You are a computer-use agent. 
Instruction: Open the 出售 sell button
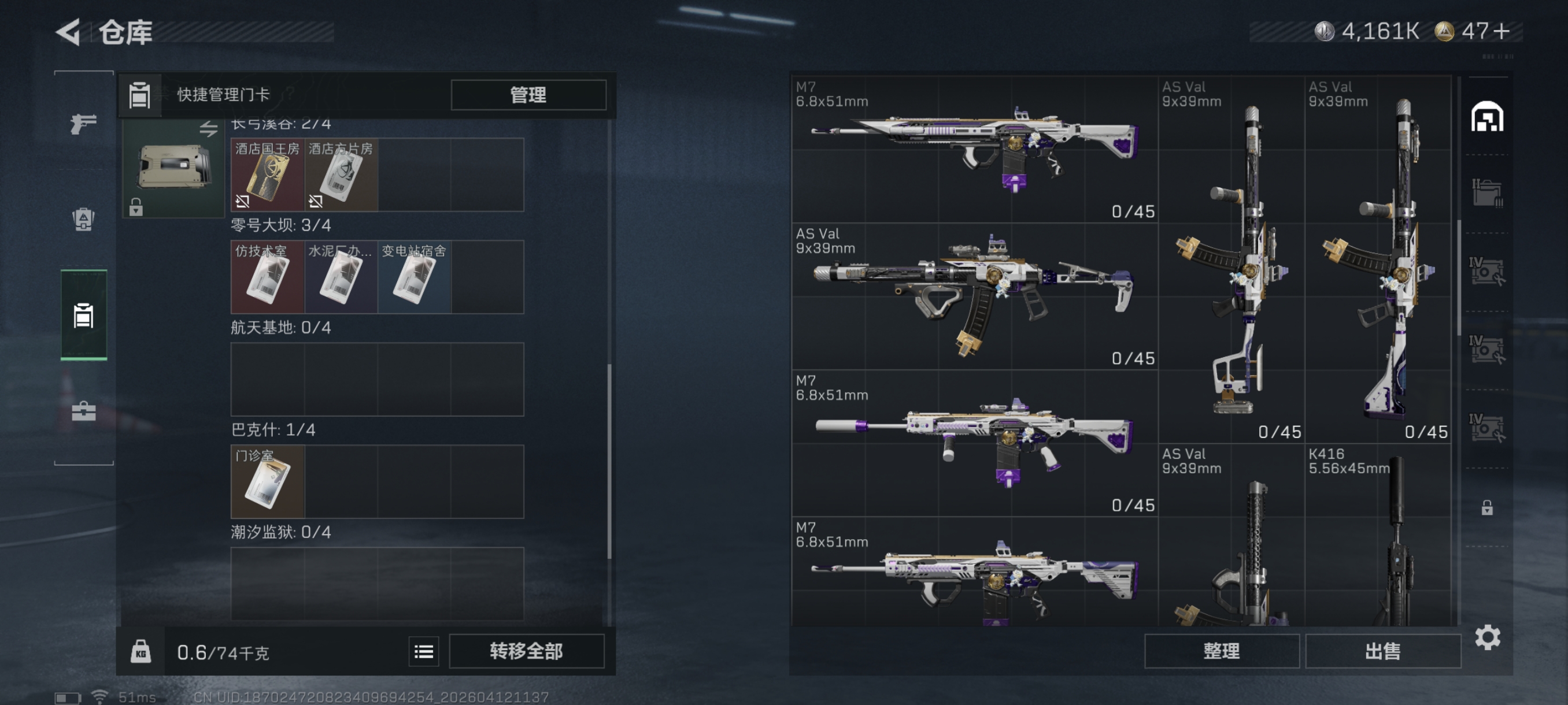click(1382, 651)
